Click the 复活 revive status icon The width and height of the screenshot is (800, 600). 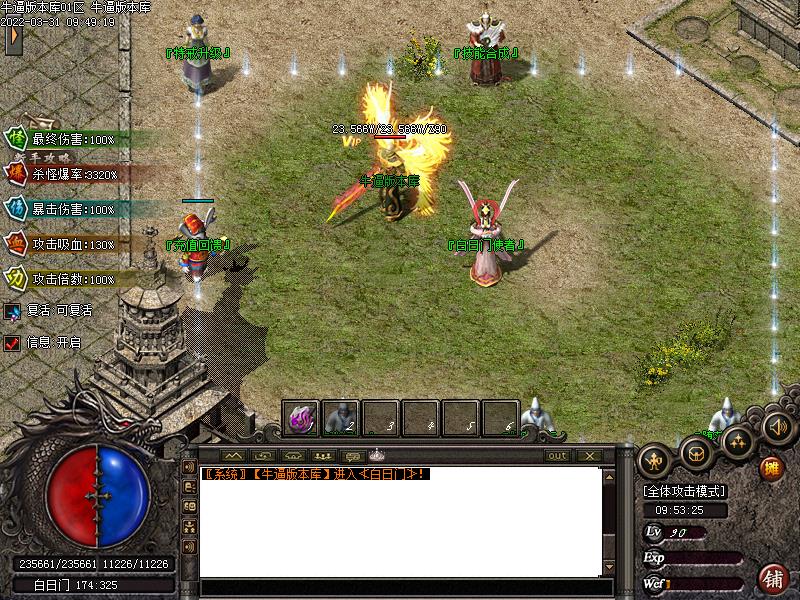pyautogui.click(x=12, y=311)
